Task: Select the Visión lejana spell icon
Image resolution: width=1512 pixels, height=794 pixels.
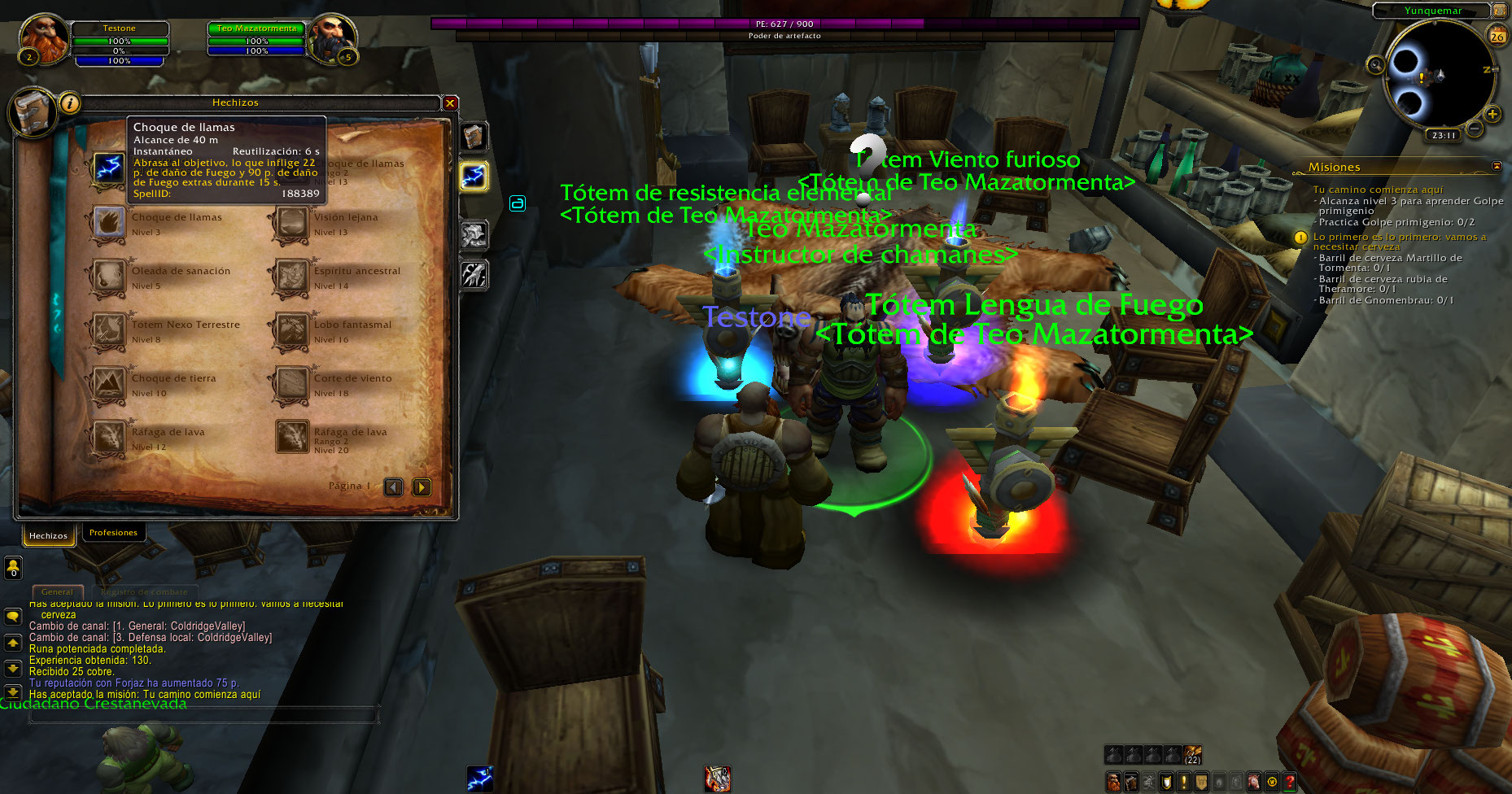Action: [x=291, y=224]
